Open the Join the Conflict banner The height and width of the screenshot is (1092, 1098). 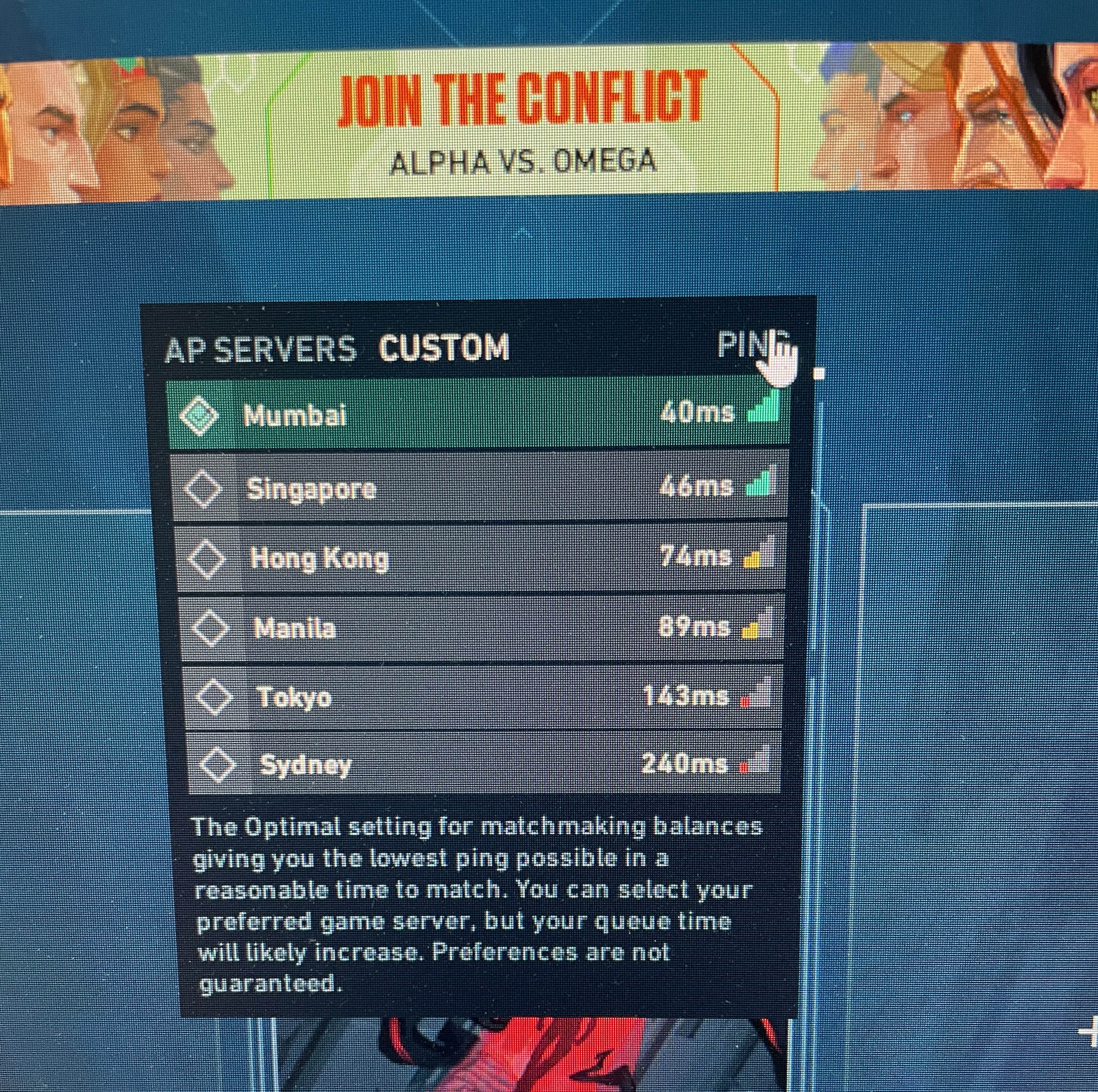pos(522,122)
